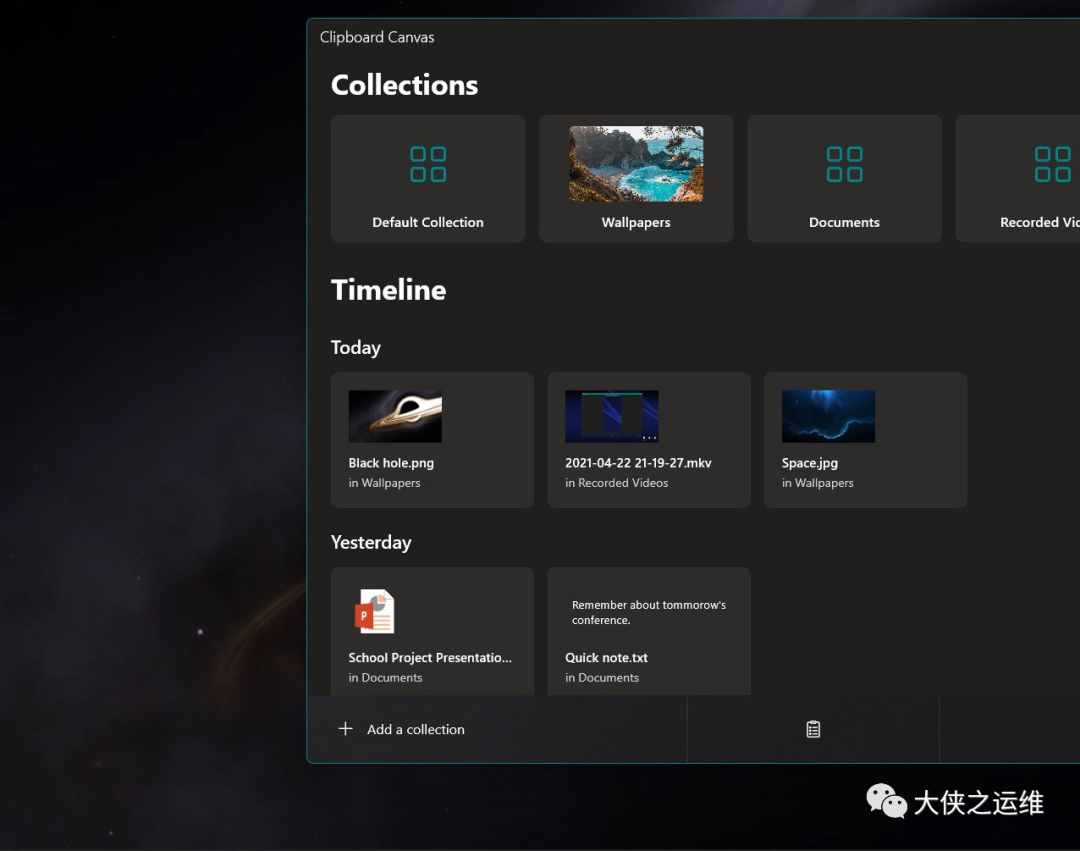Click the Add a collection button
Screen dimensions: 1080x851
click(402, 729)
